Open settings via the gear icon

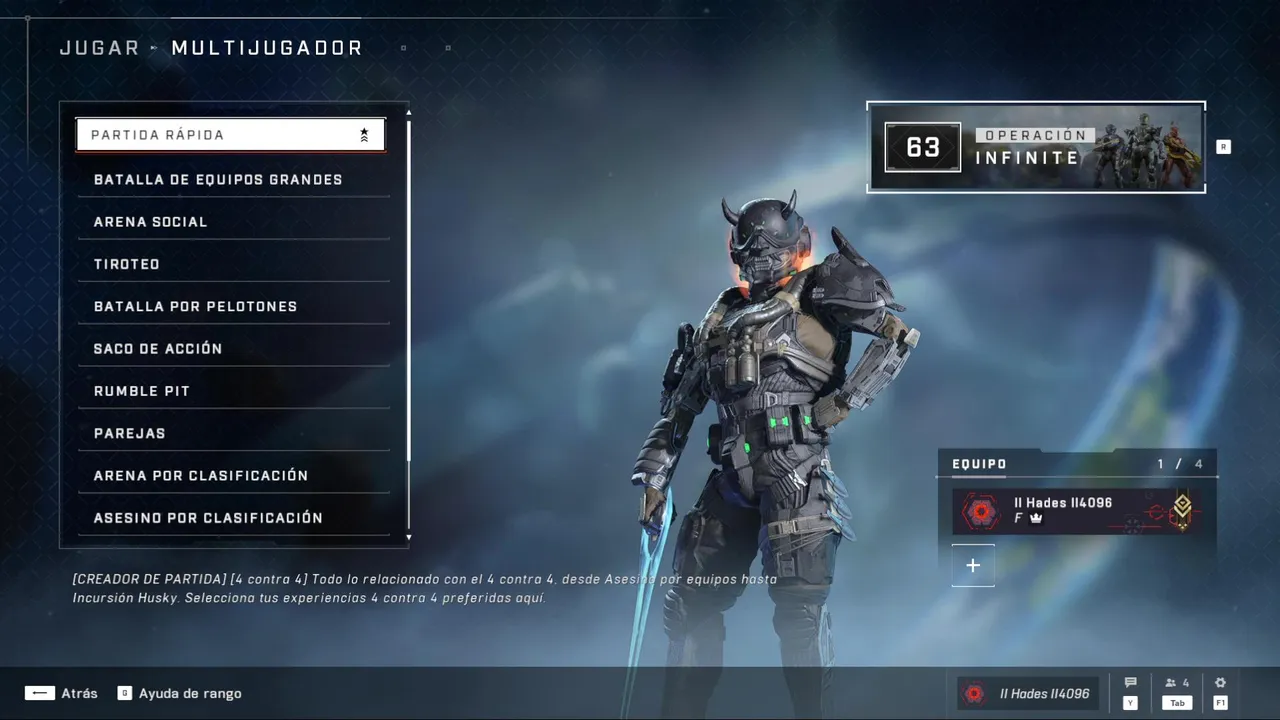click(x=1220, y=684)
